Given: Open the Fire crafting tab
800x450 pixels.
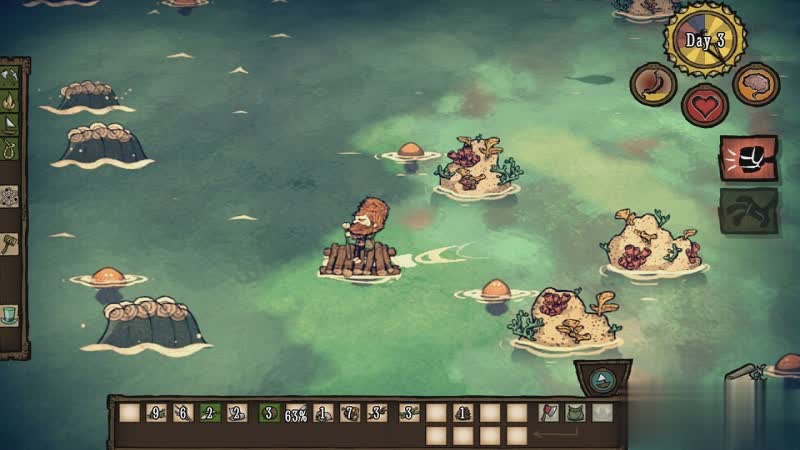Looking at the screenshot, I should click(9, 100).
